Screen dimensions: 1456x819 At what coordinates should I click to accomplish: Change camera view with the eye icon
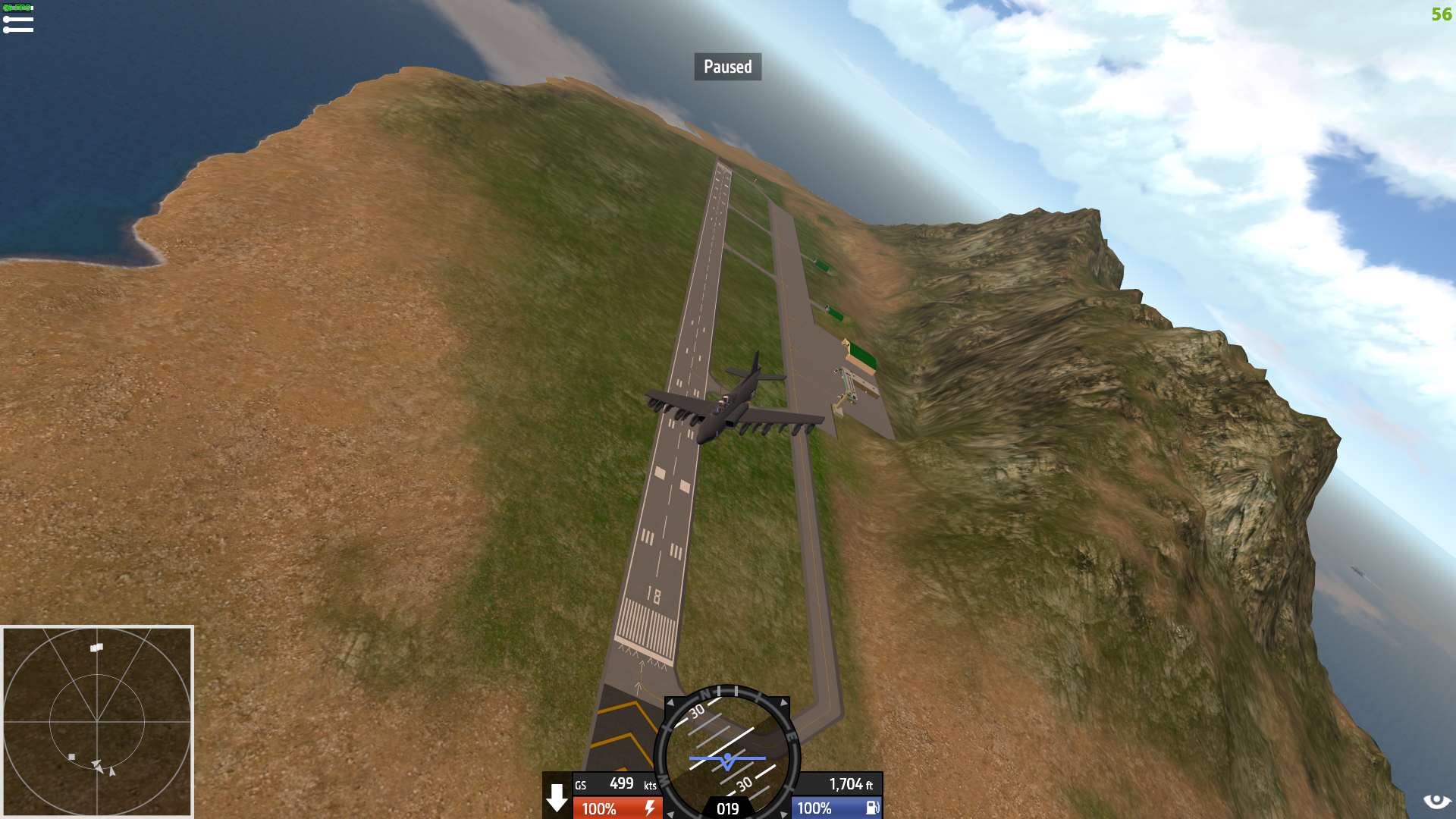[x=1436, y=802]
